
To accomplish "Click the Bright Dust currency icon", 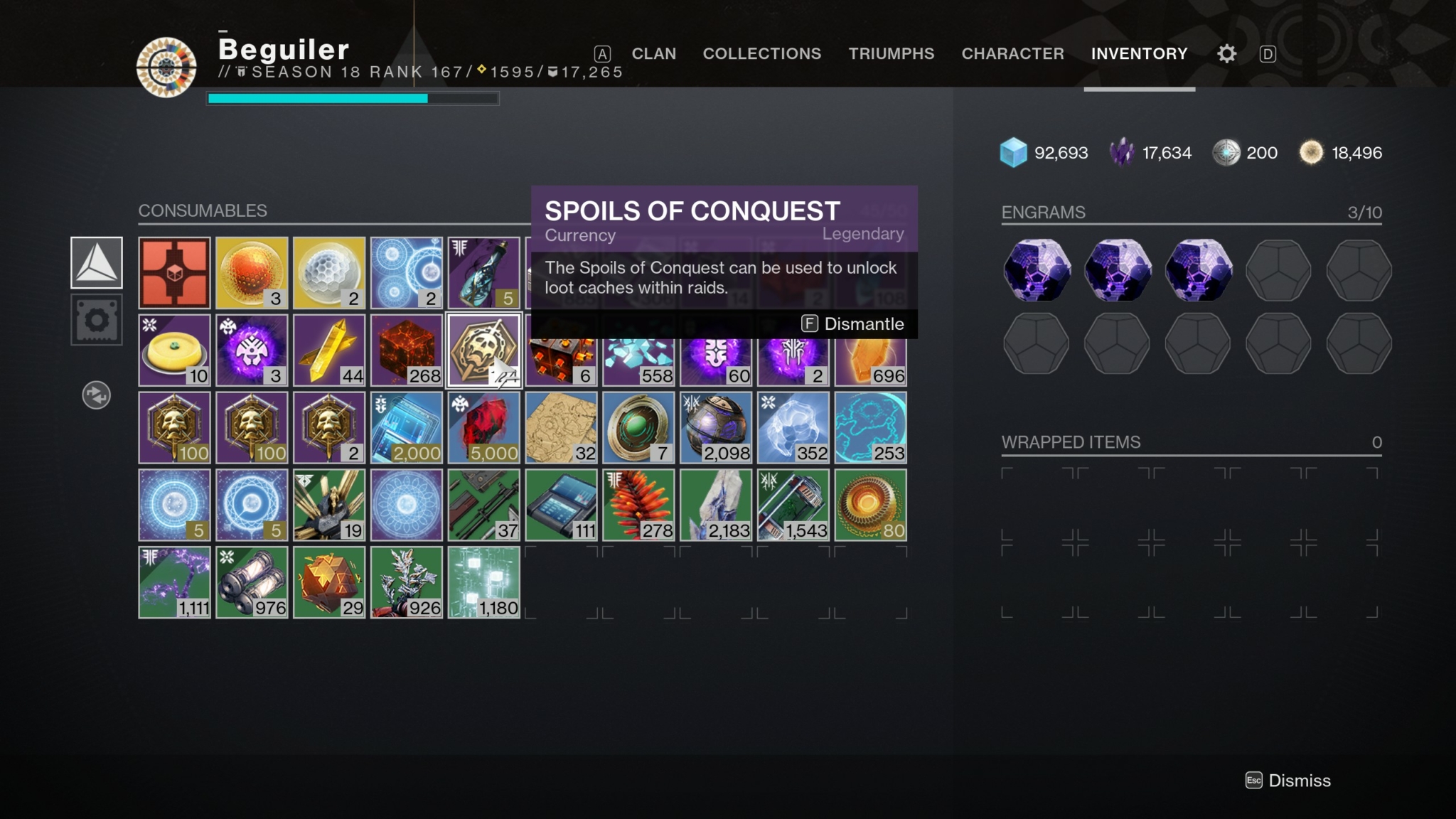I will [1311, 152].
